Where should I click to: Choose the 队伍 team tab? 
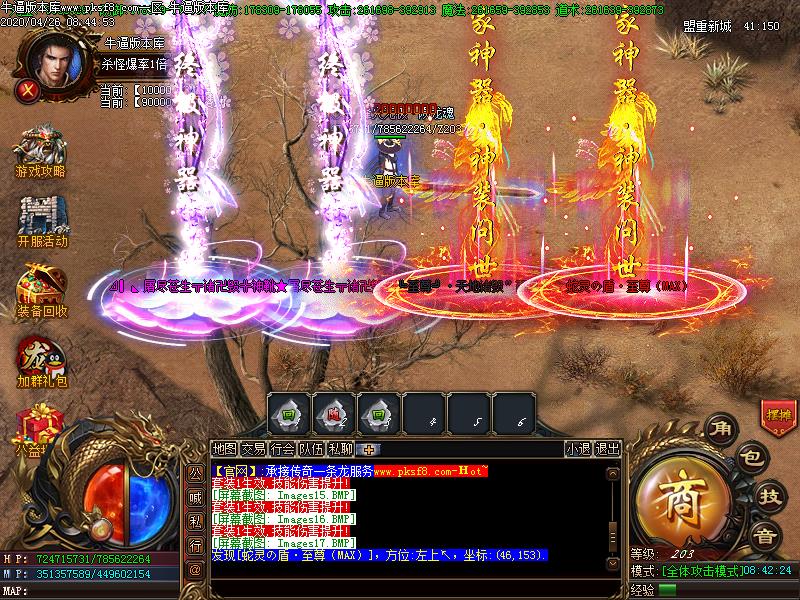click(312, 449)
